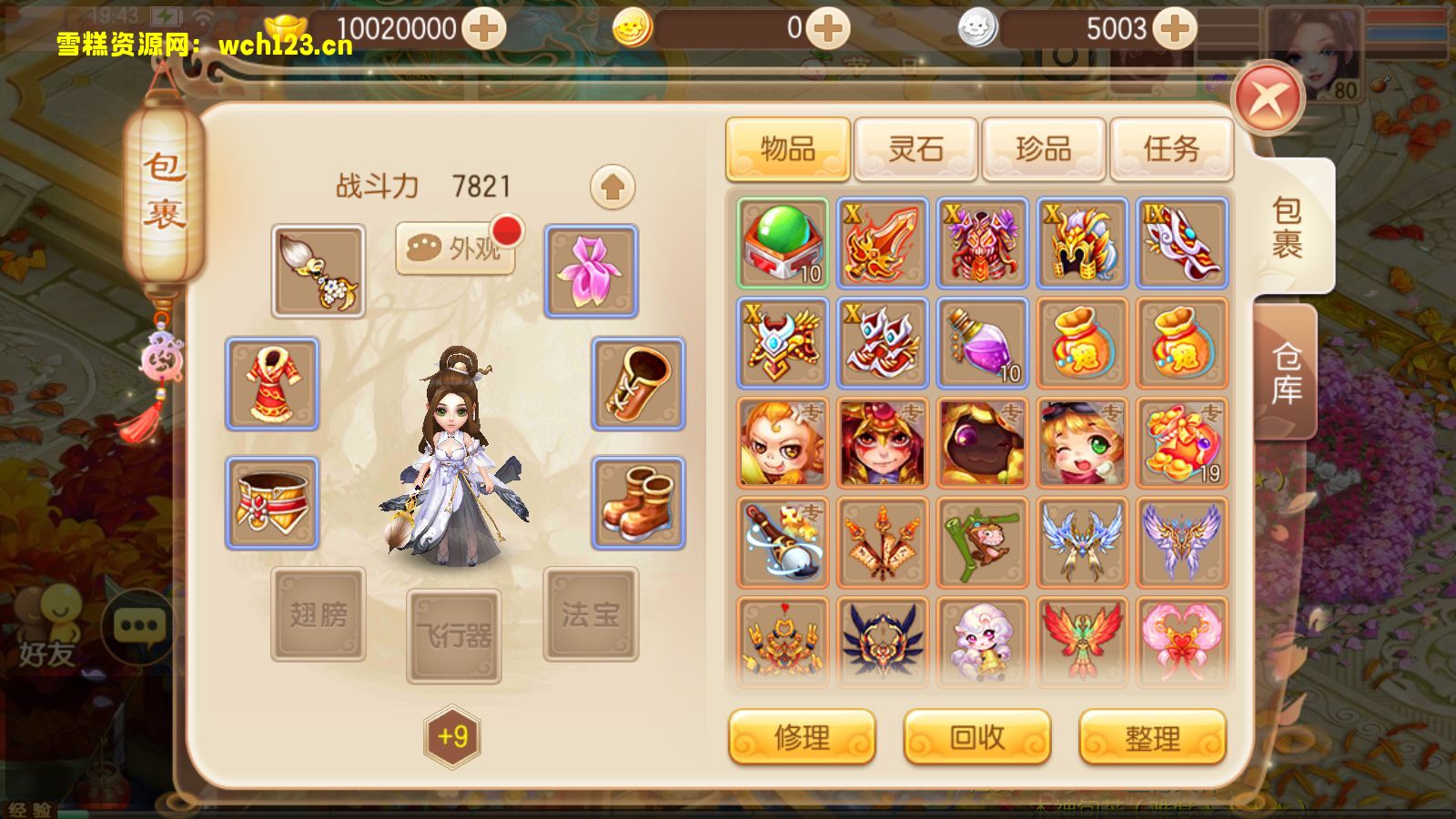Switch to the 灵石 tab
The height and width of the screenshot is (819, 1456).
click(x=915, y=148)
